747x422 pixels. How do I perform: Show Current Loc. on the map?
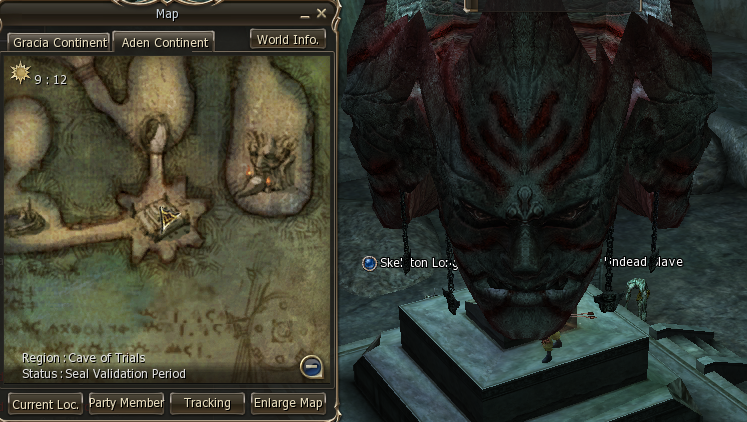[x=45, y=404]
